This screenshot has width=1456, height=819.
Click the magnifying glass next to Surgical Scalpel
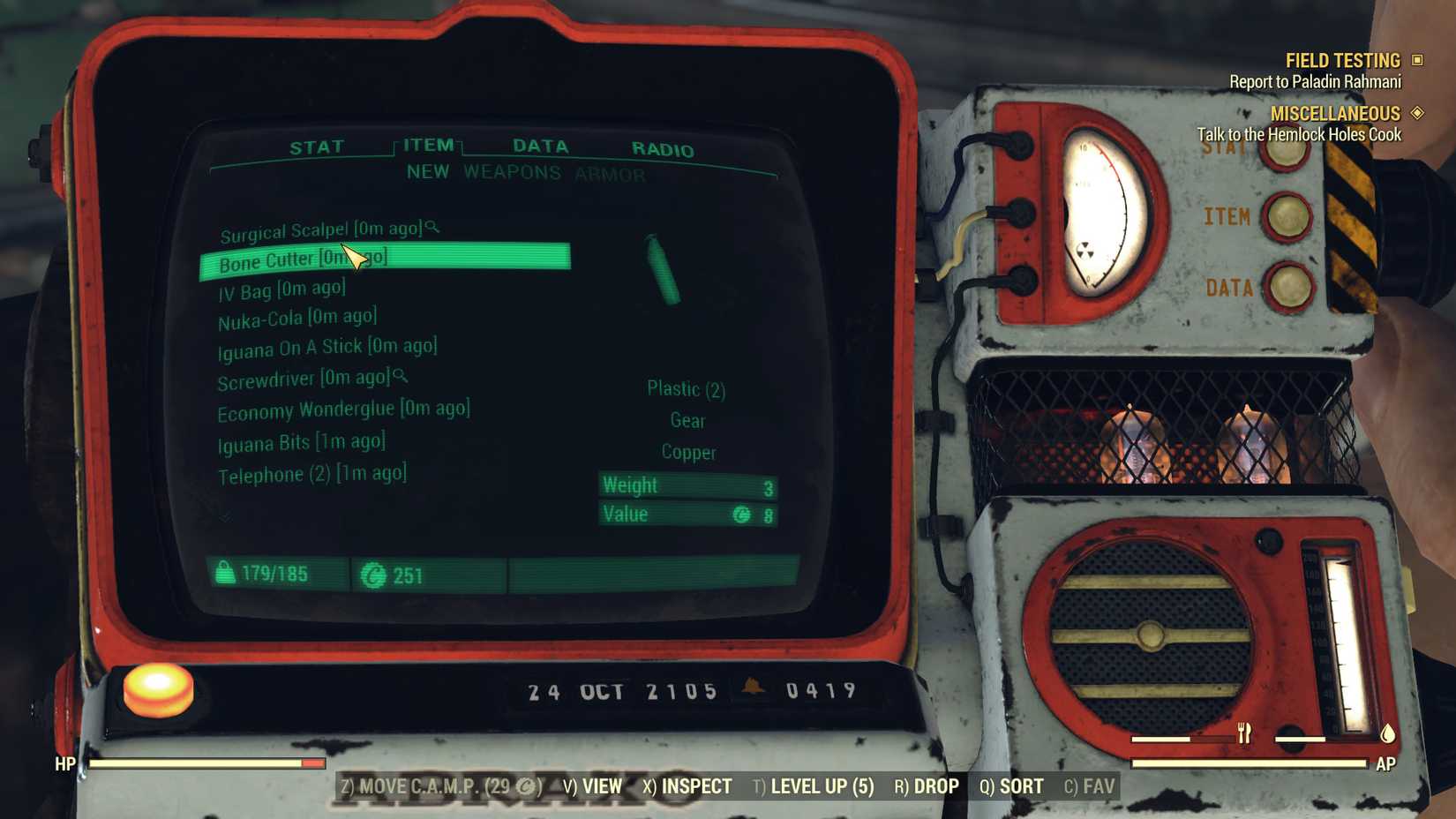[431, 228]
